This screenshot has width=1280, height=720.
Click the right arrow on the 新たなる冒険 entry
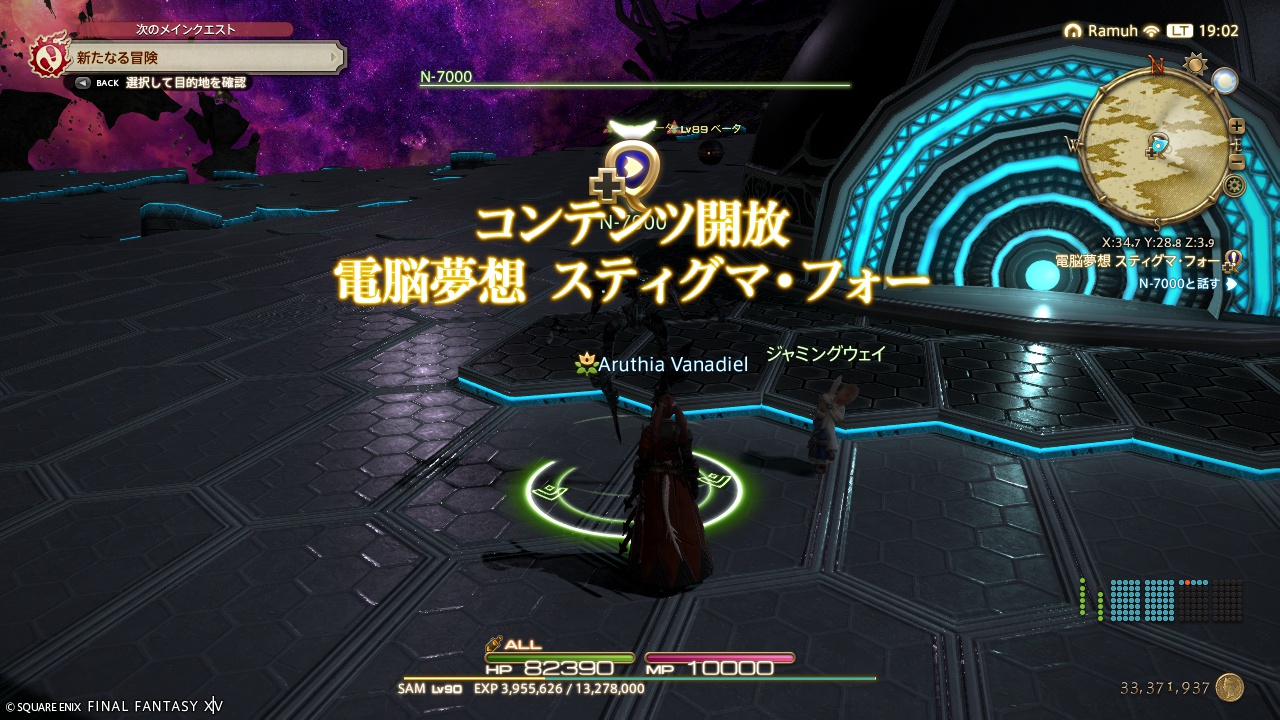pyautogui.click(x=333, y=57)
